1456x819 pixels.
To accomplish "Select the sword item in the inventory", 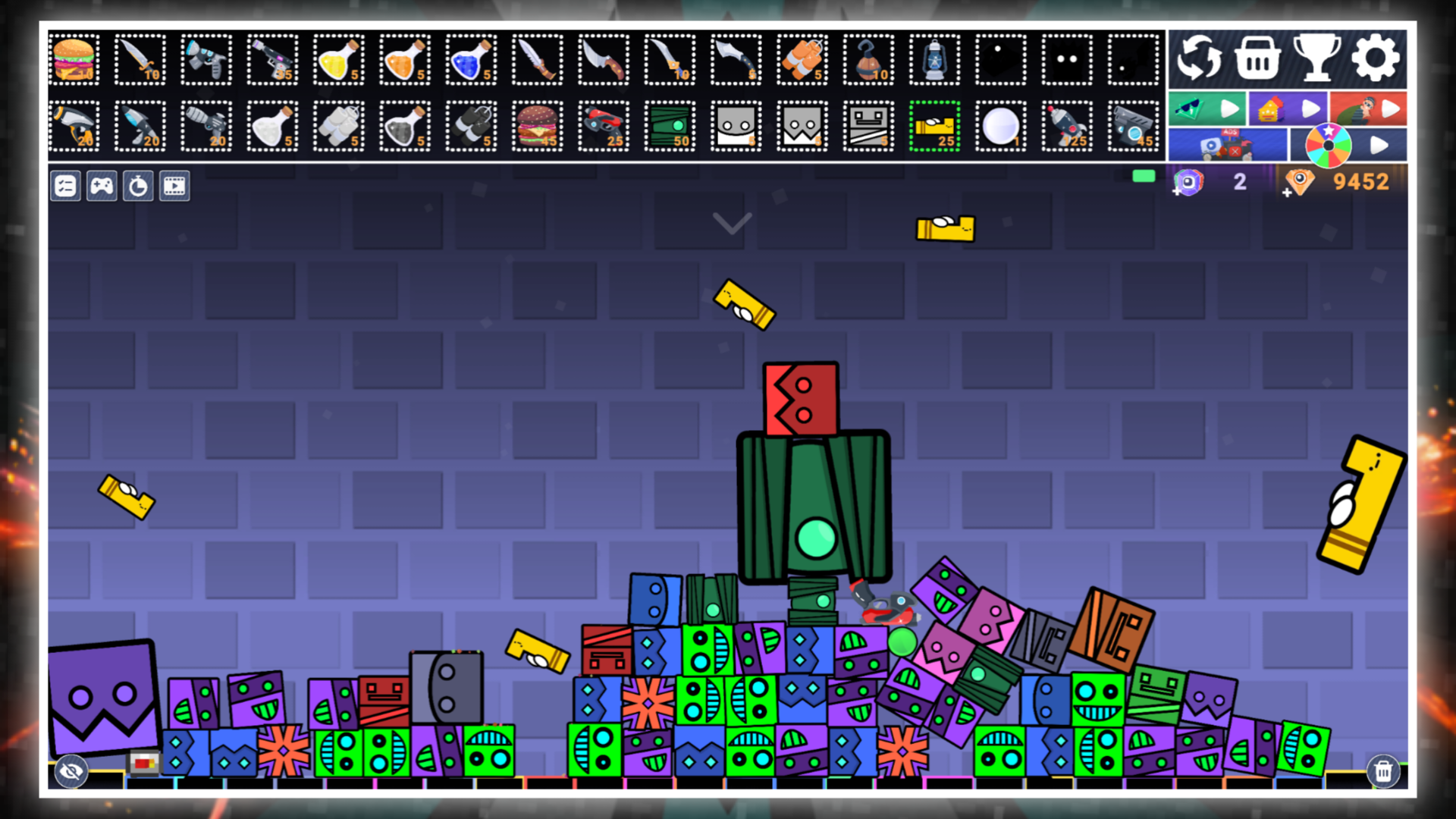I will (140, 61).
